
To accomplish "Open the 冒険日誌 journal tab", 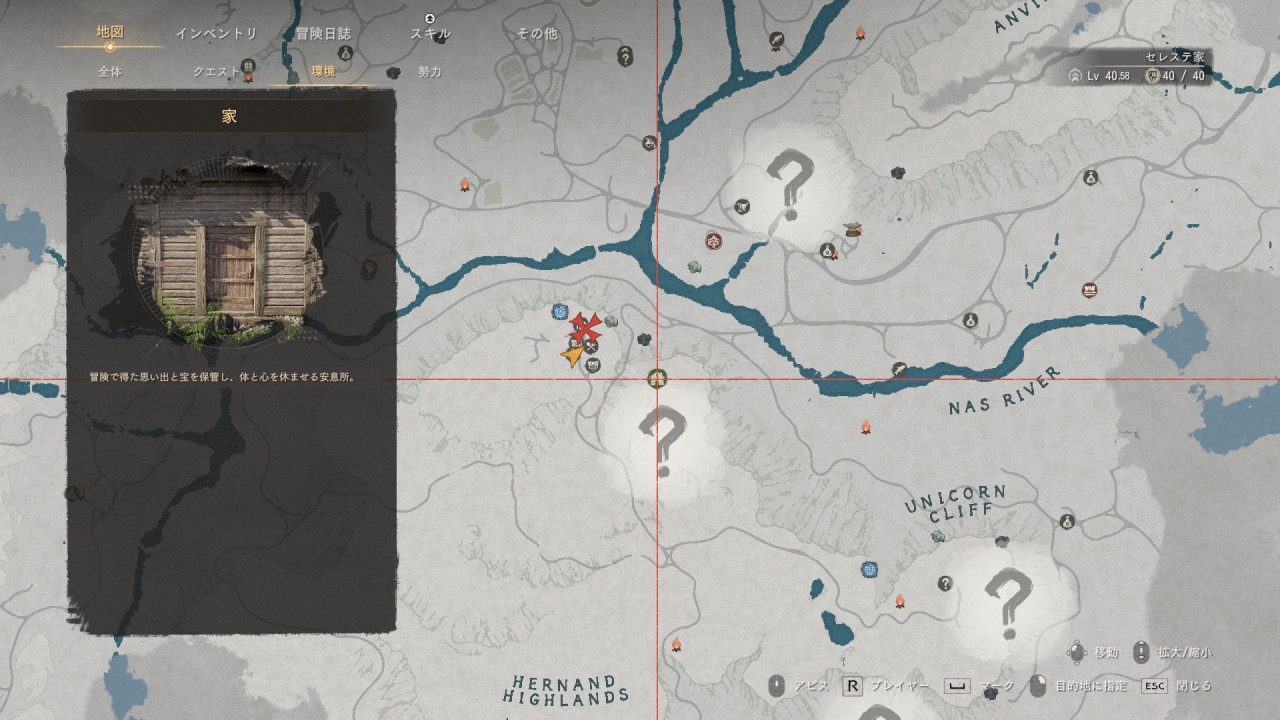I will [x=323, y=33].
